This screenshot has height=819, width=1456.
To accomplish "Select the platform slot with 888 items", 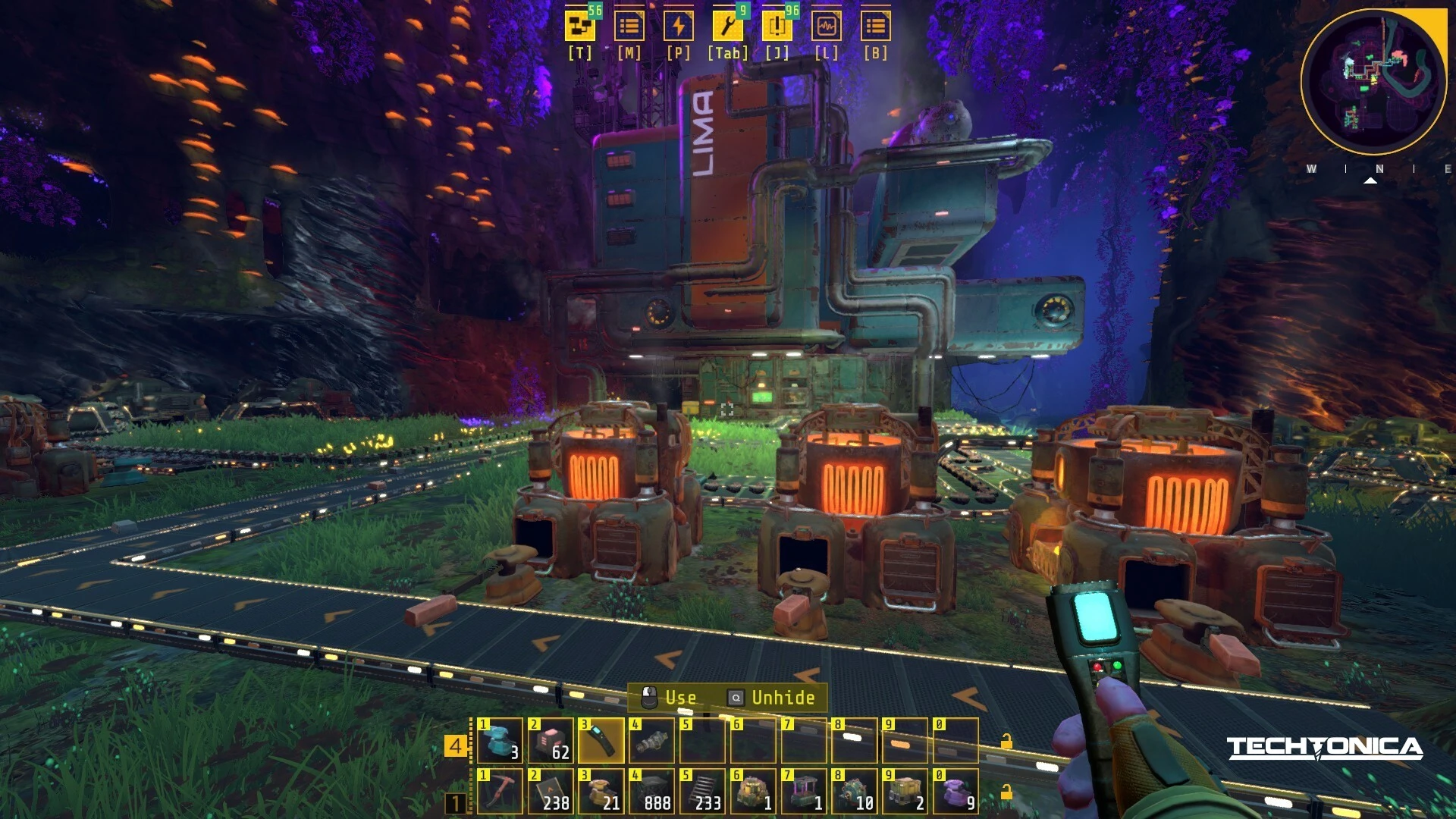I will 652,792.
